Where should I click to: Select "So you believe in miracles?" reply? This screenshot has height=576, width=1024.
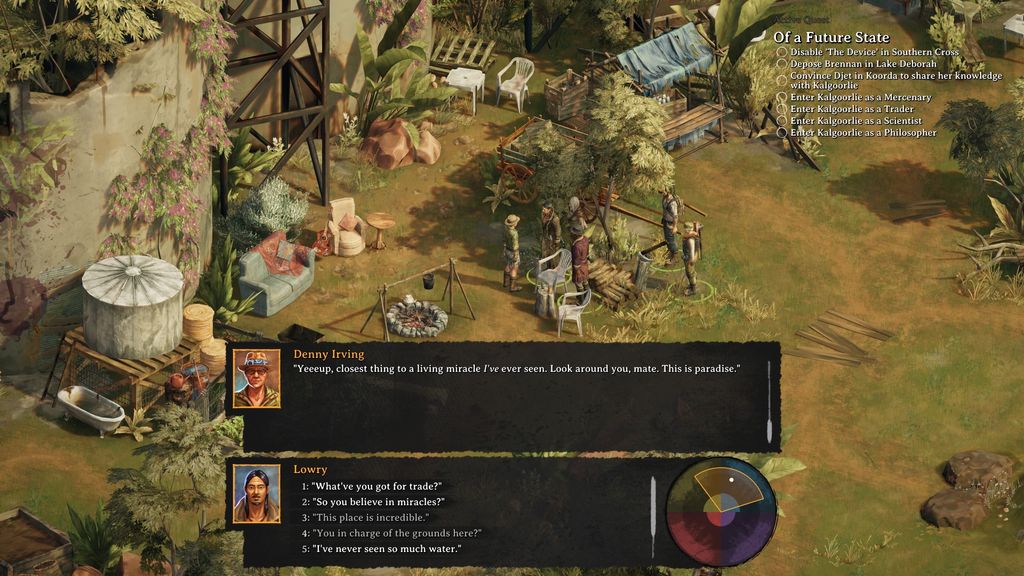(378, 502)
